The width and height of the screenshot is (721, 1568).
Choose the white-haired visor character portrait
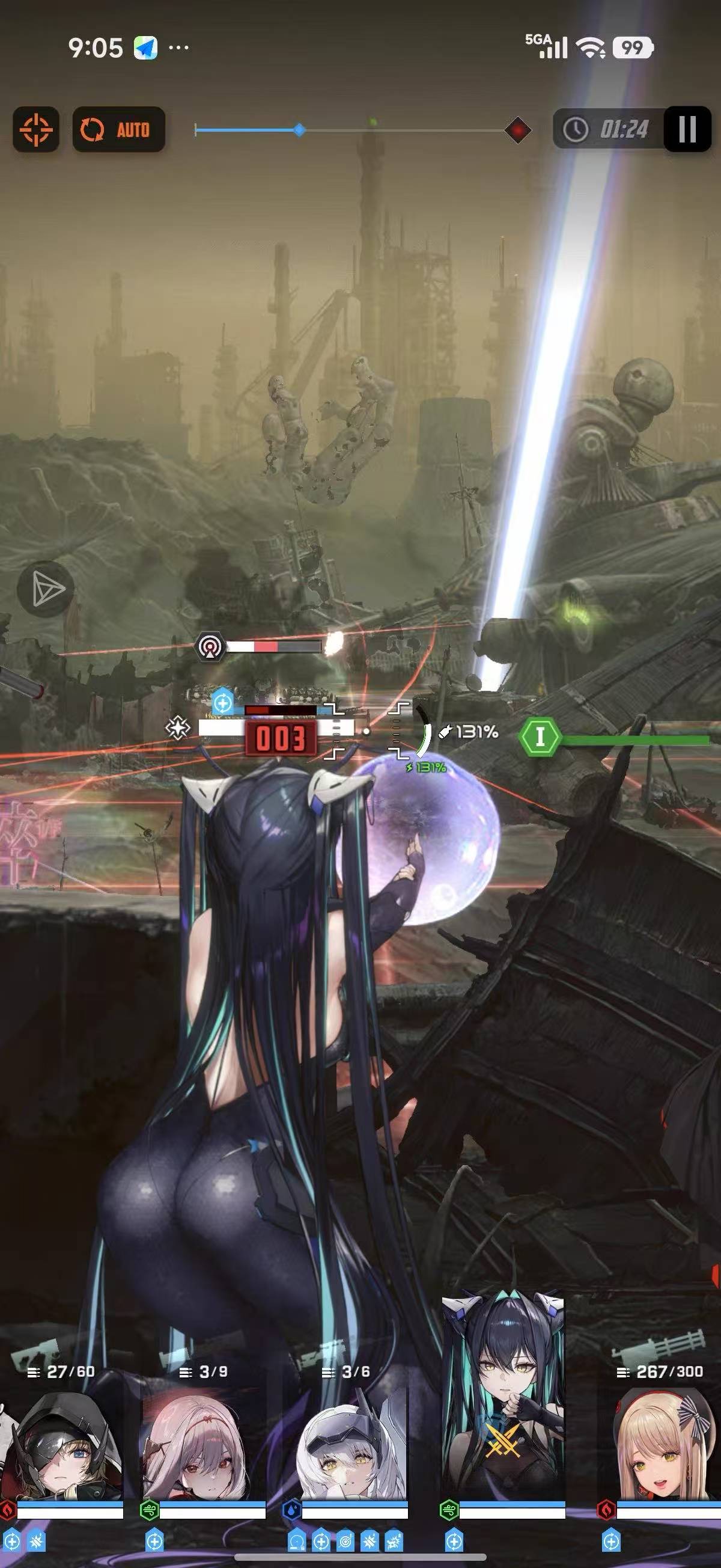[345, 1442]
